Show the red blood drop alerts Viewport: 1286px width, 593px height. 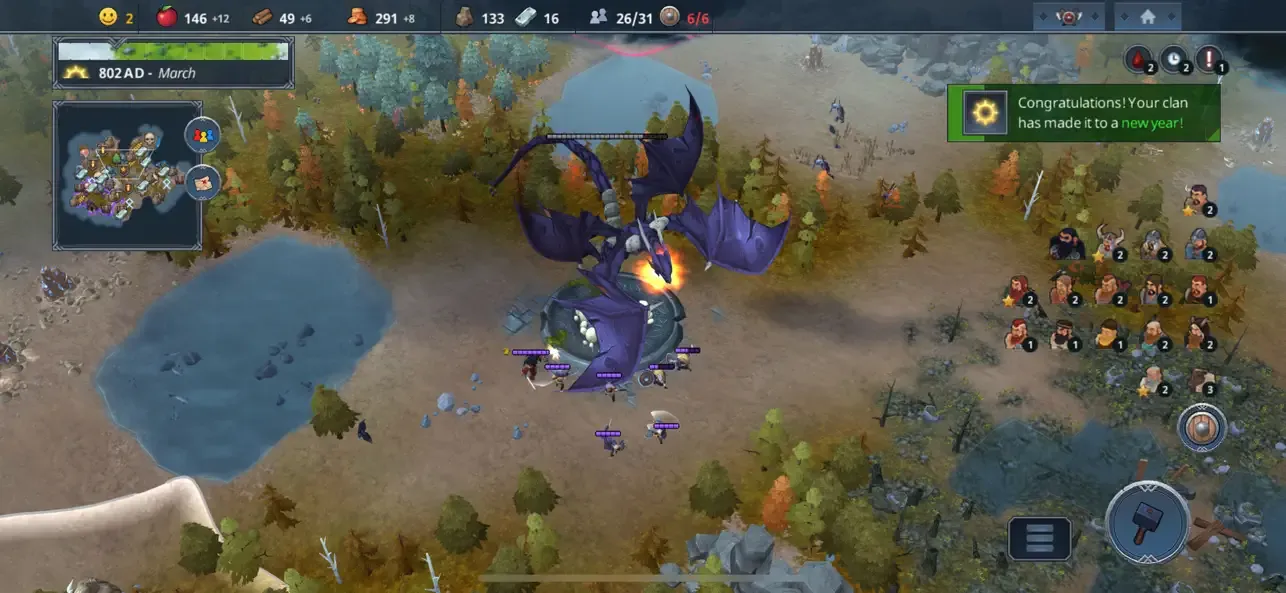tap(1140, 59)
